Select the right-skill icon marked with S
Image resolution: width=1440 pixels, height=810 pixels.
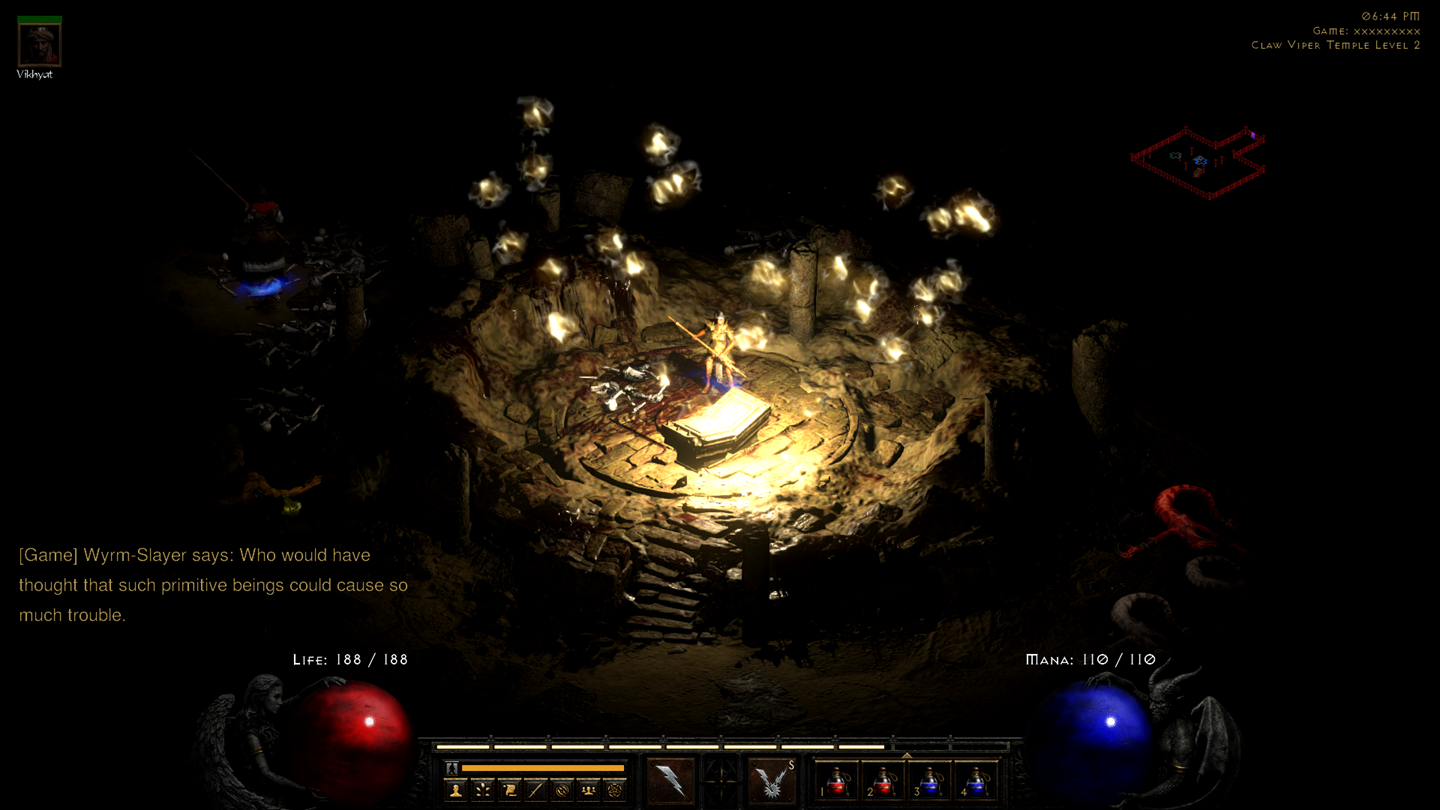coord(772,783)
